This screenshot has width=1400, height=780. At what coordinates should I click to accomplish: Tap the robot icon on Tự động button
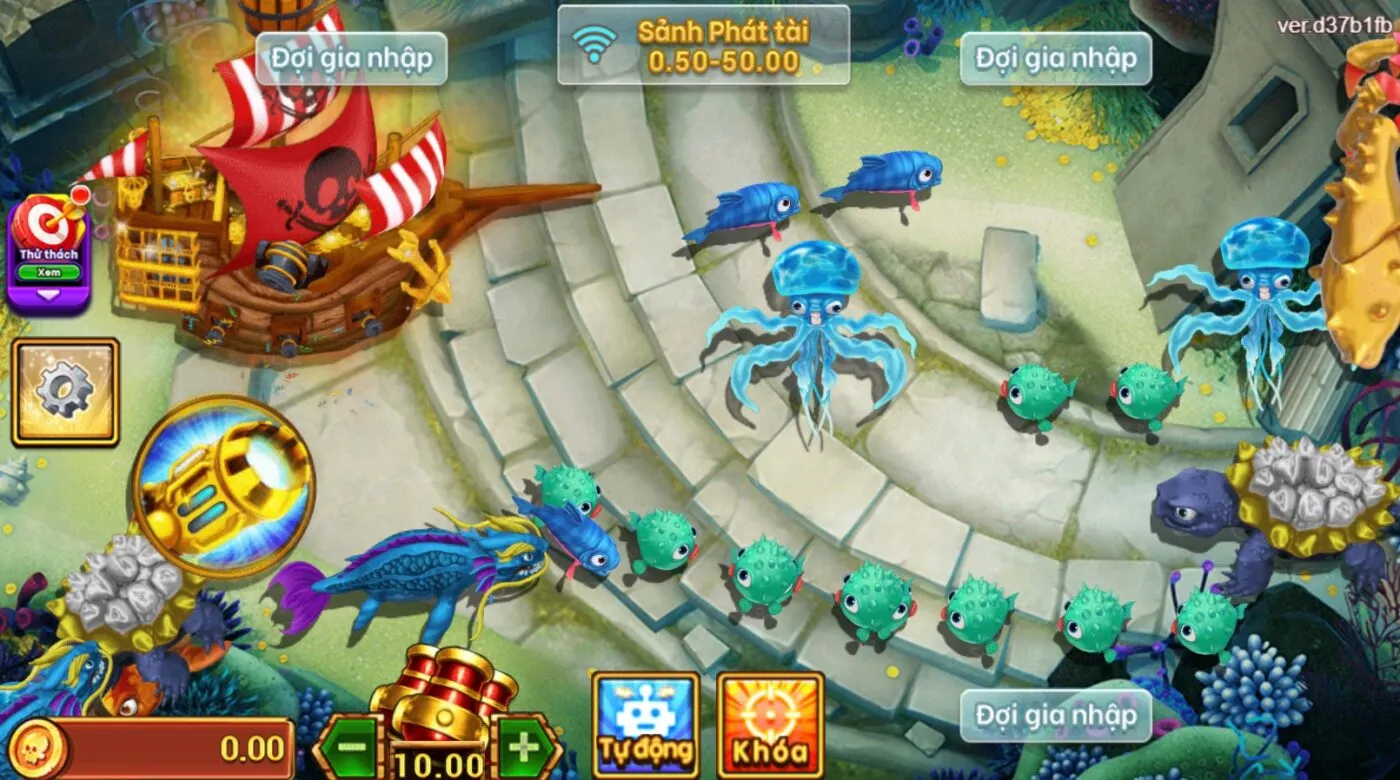644,712
